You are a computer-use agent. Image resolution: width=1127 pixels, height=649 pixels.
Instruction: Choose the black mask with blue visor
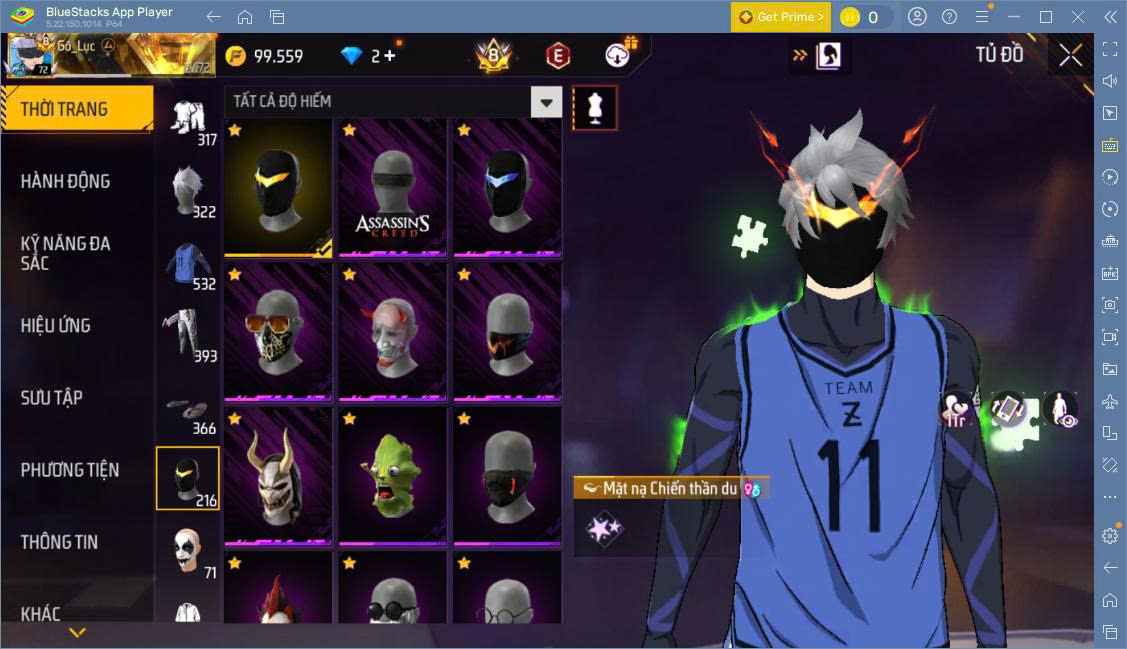click(507, 189)
